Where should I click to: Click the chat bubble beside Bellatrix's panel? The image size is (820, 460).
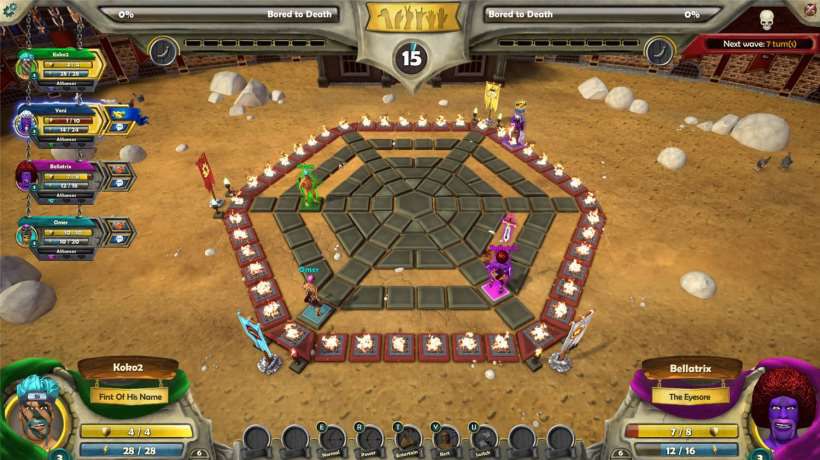point(119,182)
